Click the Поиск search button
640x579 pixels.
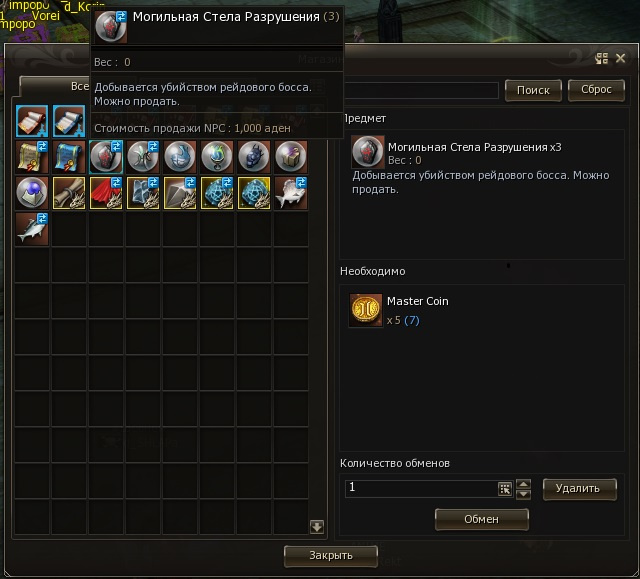pyautogui.click(x=533, y=90)
